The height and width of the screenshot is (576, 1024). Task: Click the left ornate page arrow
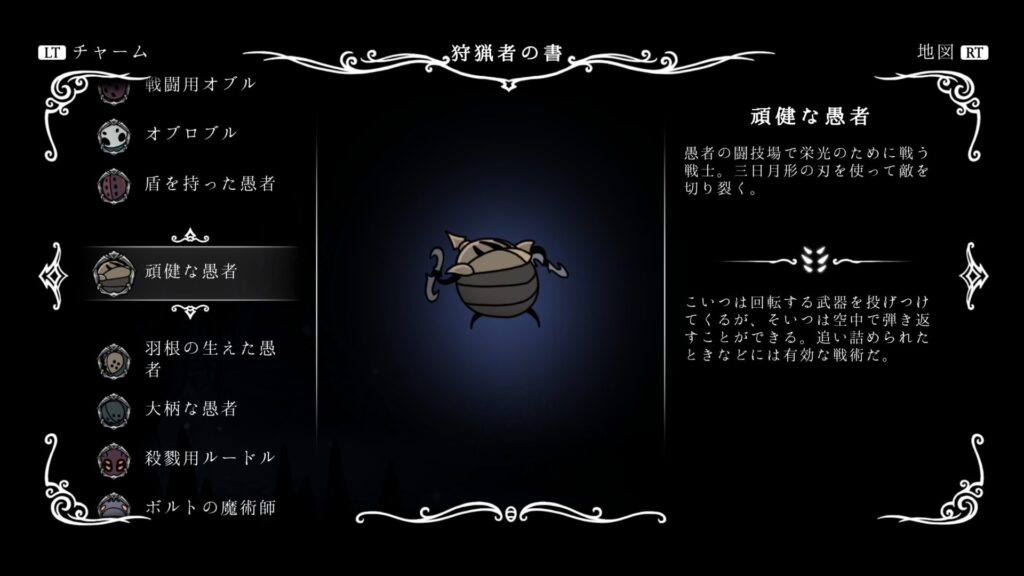pyautogui.click(x=50, y=273)
